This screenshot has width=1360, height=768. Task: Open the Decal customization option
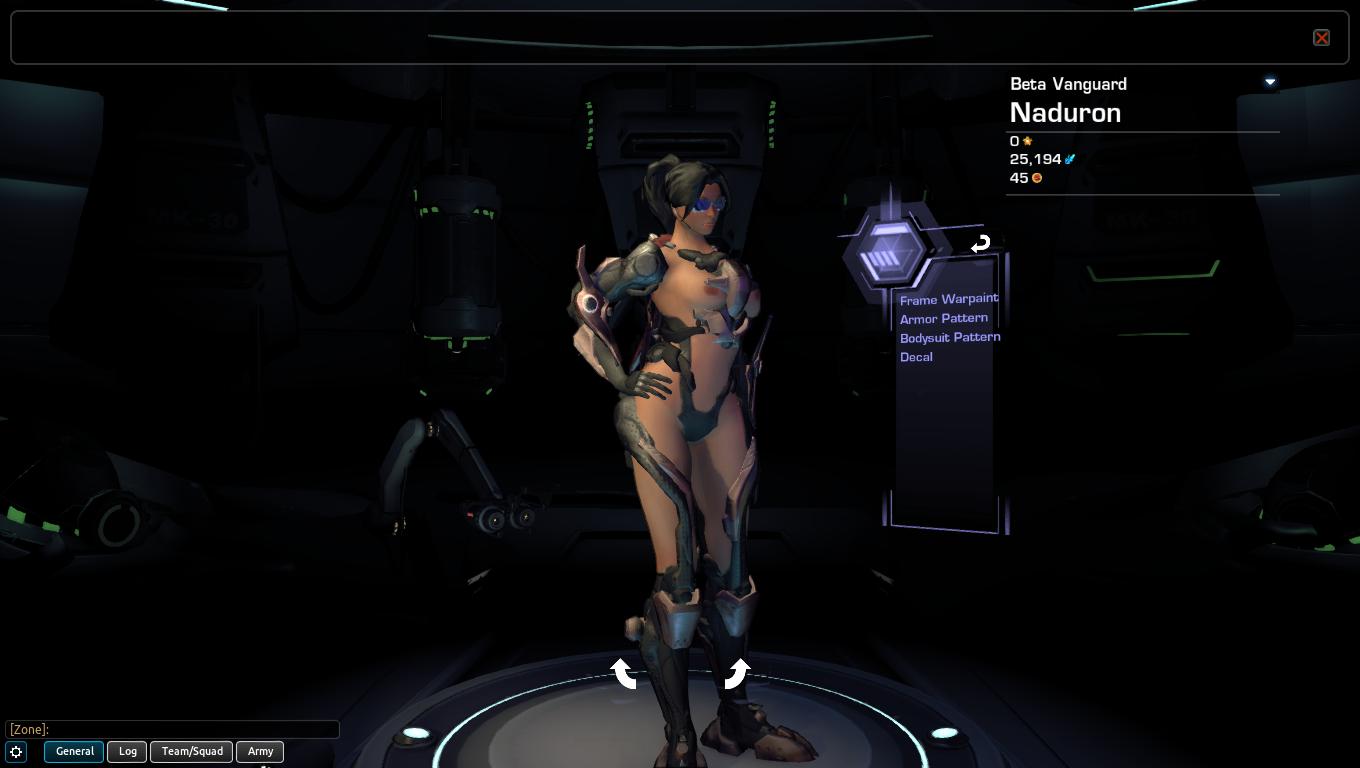[916, 357]
